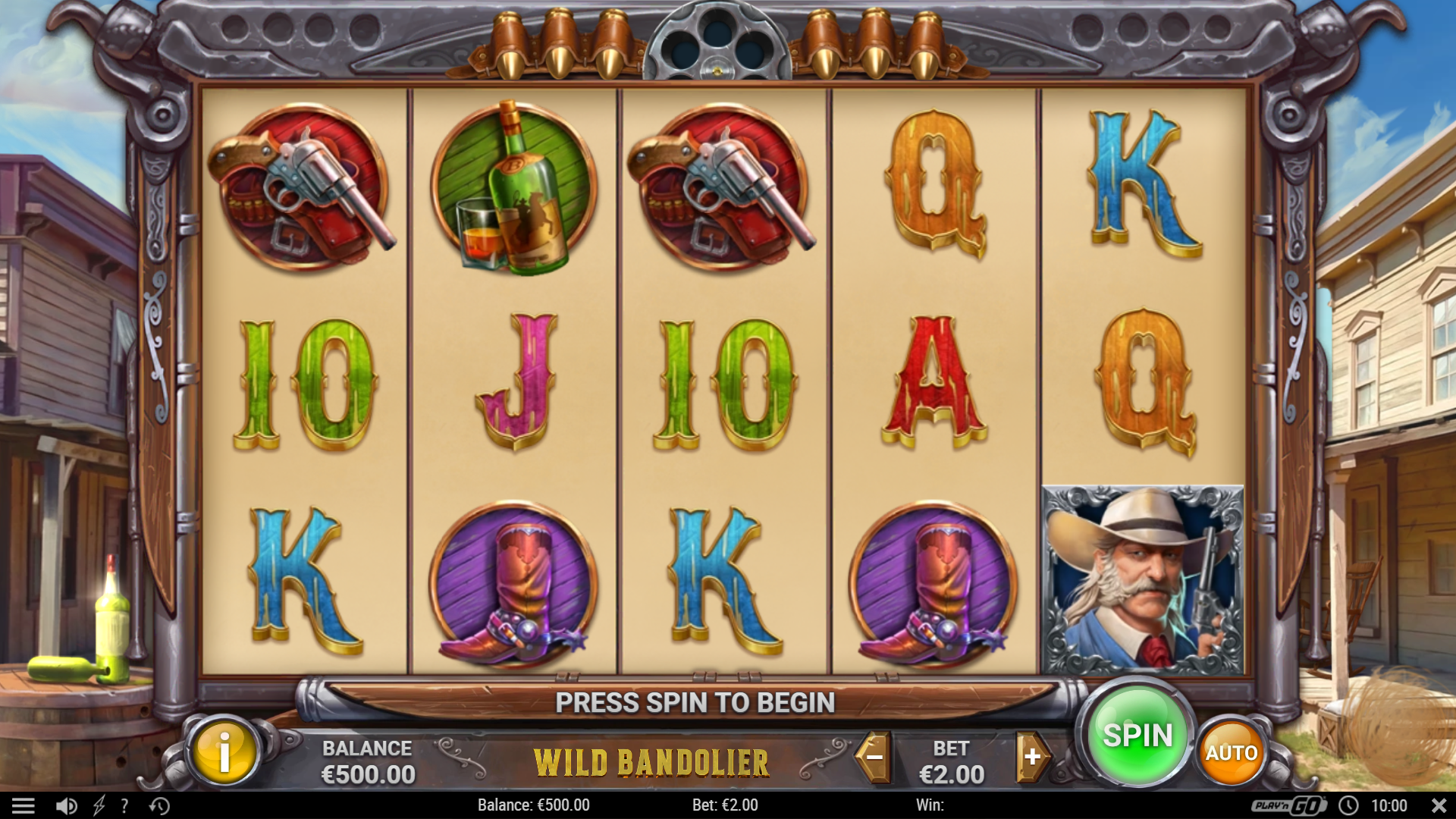1456x819 pixels.
Task: Hit the green SPIN button
Action: pyautogui.click(x=1137, y=735)
